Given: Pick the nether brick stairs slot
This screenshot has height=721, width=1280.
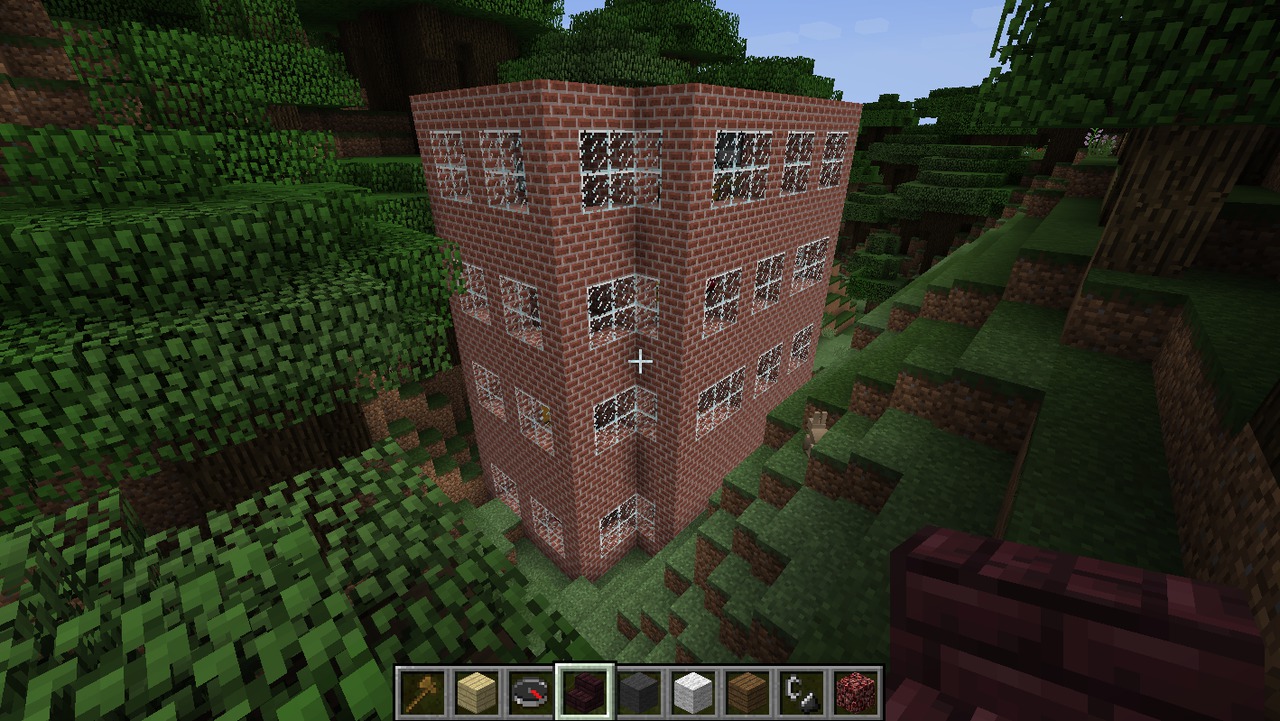Looking at the screenshot, I should point(585,692).
